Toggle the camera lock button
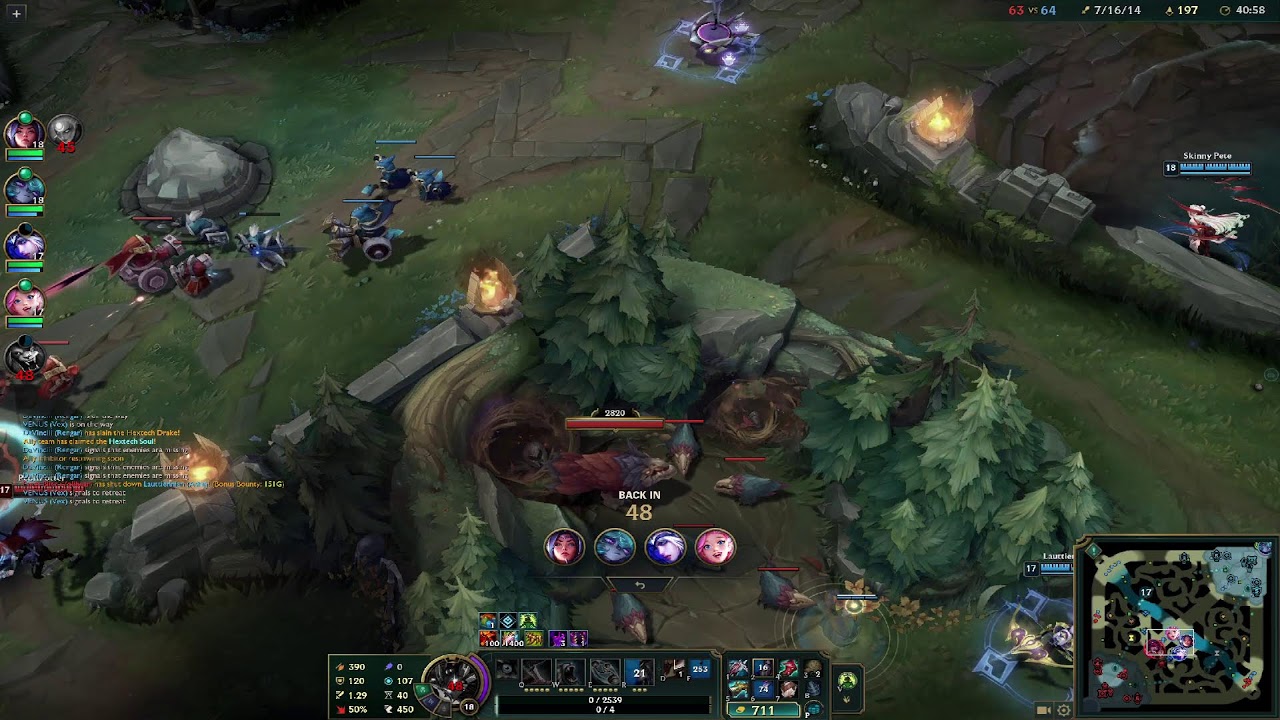 (x=1043, y=710)
